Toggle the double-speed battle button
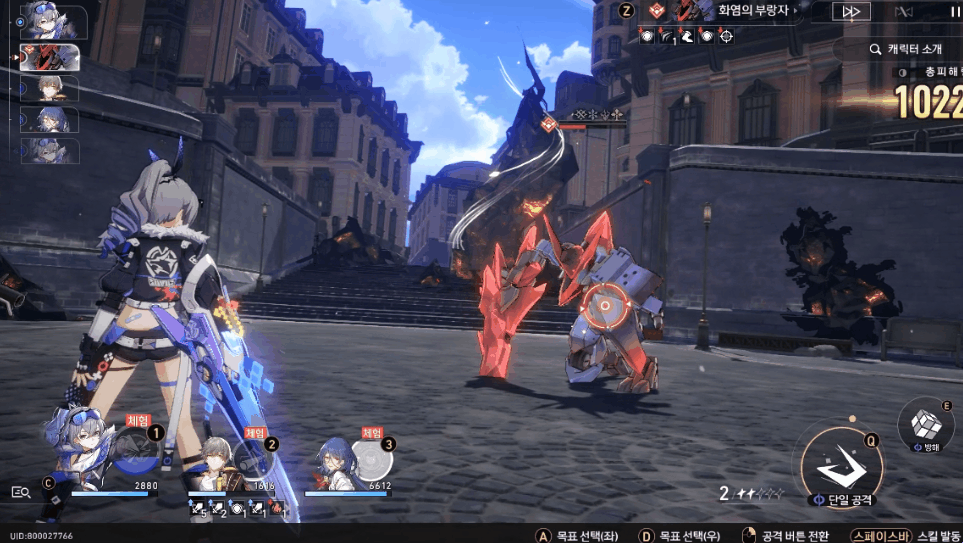This screenshot has height=543, width=963. (851, 12)
